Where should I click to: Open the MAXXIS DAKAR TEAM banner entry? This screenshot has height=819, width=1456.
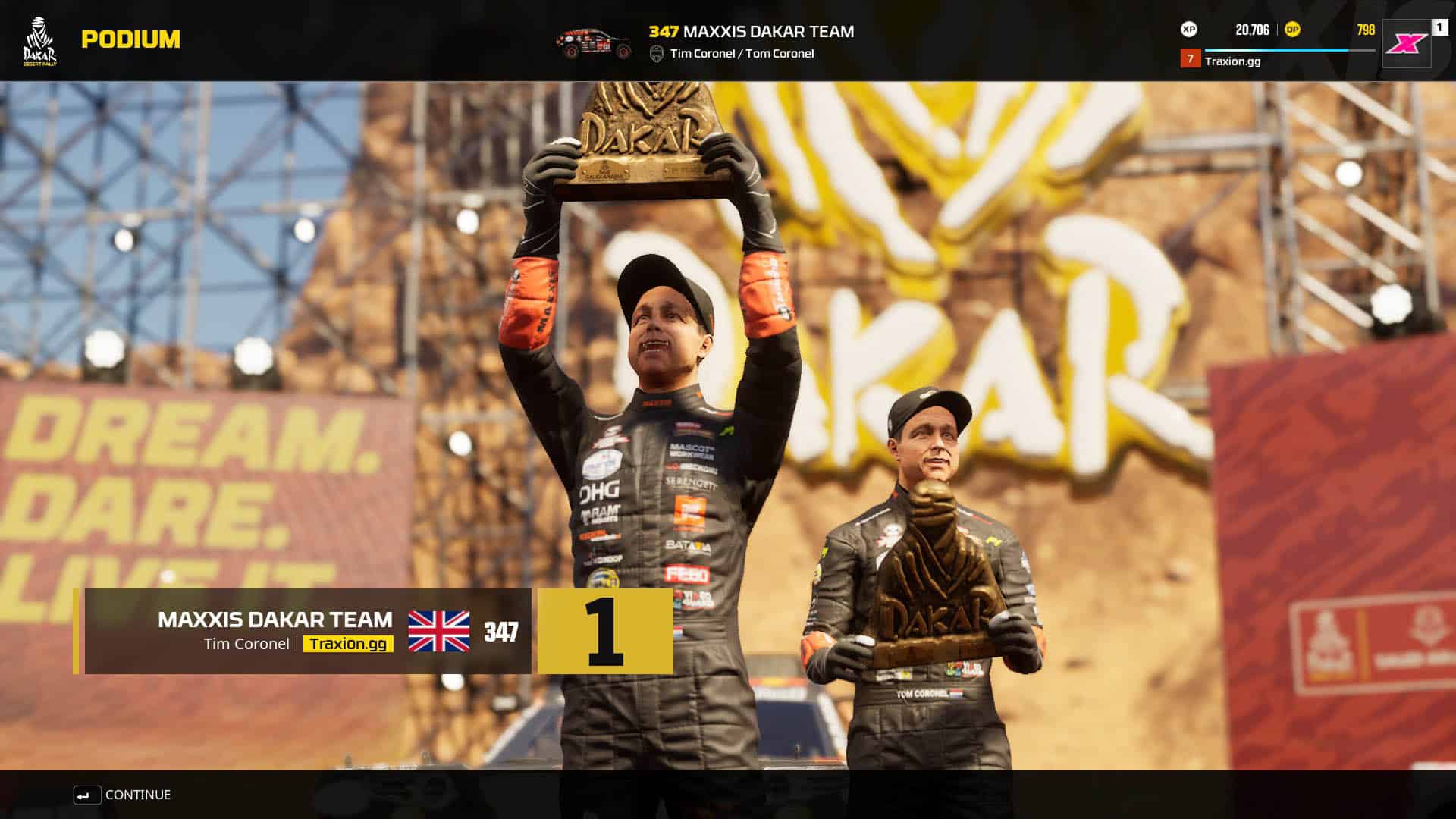(275, 620)
